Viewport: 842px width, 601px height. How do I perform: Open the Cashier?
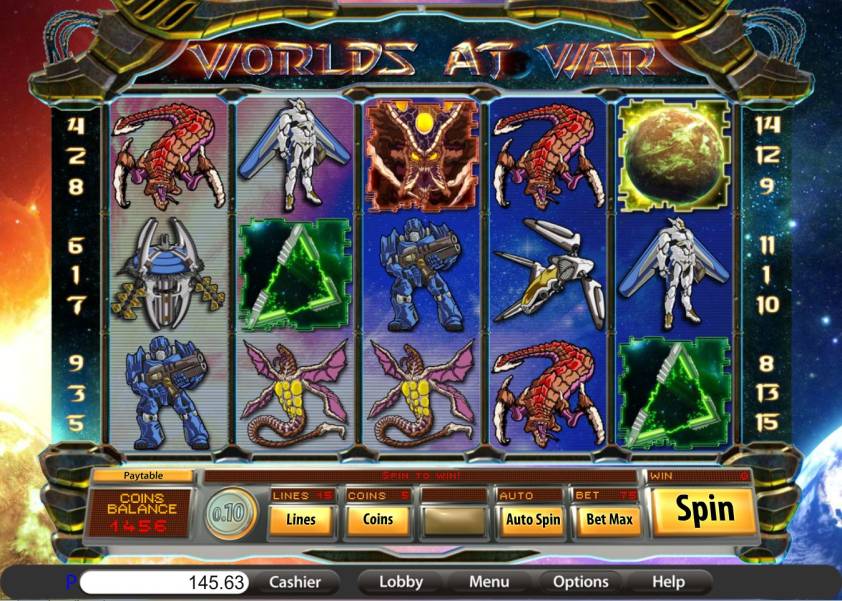point(295,581)
